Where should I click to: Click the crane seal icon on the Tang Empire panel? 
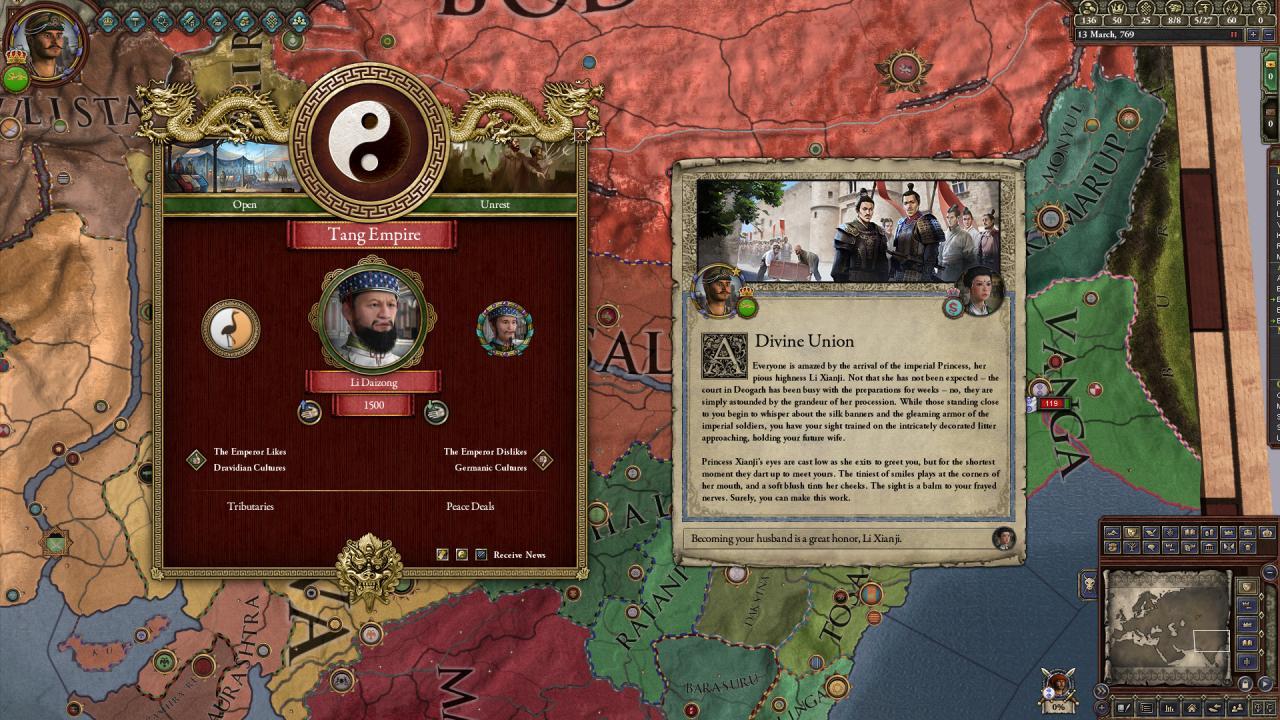(x=232, y=330)
